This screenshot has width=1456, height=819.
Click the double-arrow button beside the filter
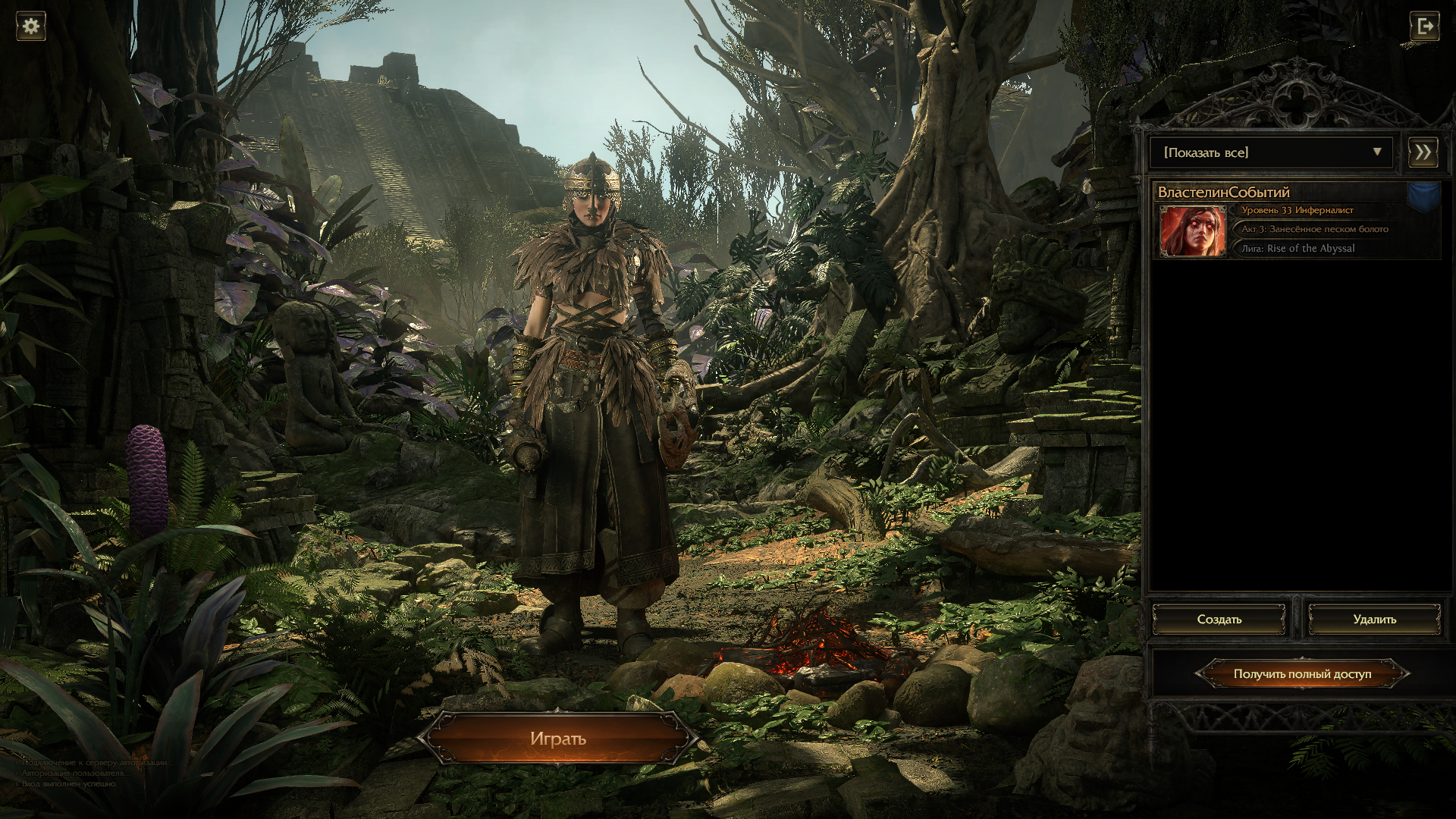pos(1423,152)
